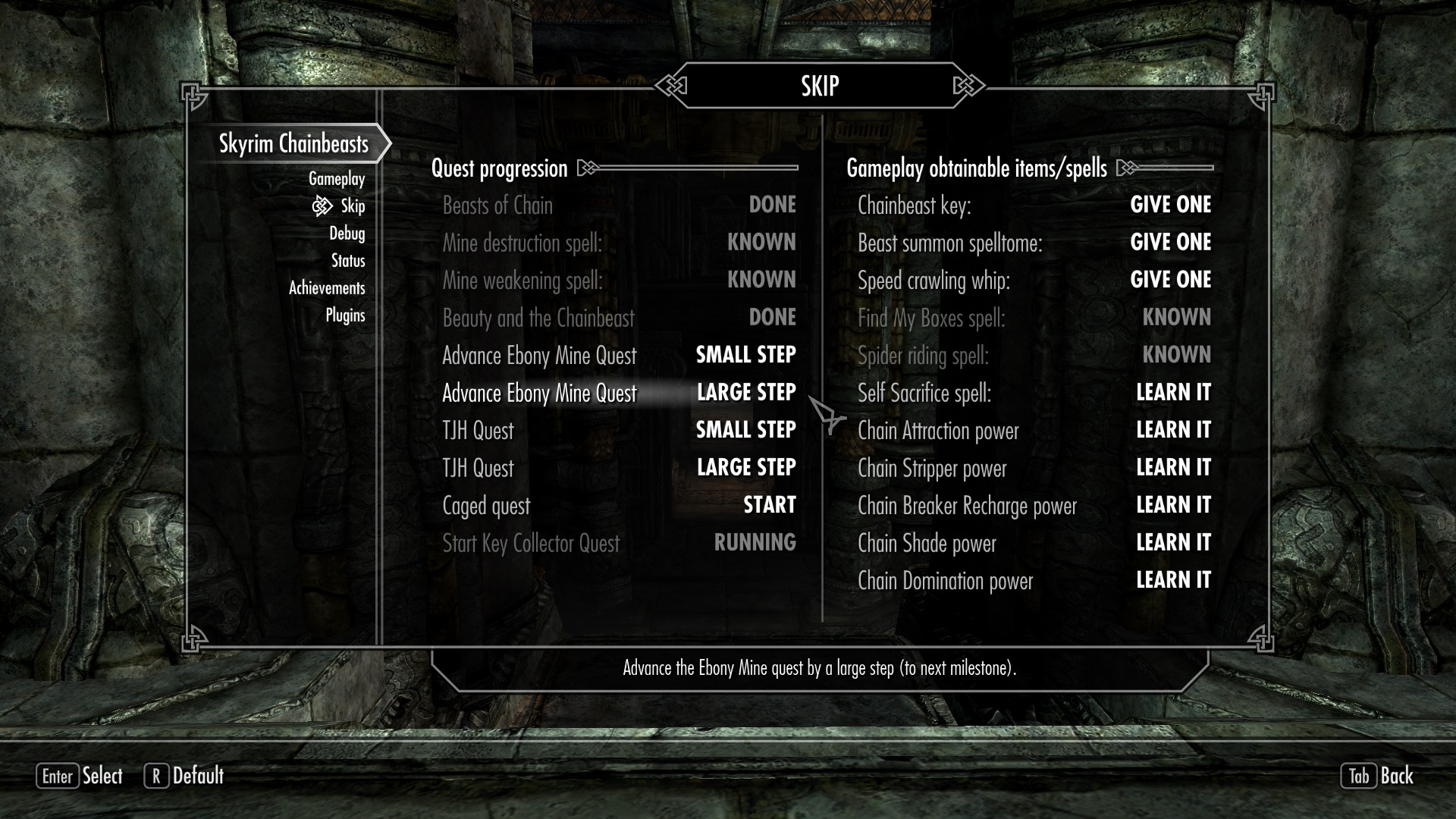The image size is (1456, 819).
Task: Click the chevron icon right of the SKIP title
Action: (965, 85)
